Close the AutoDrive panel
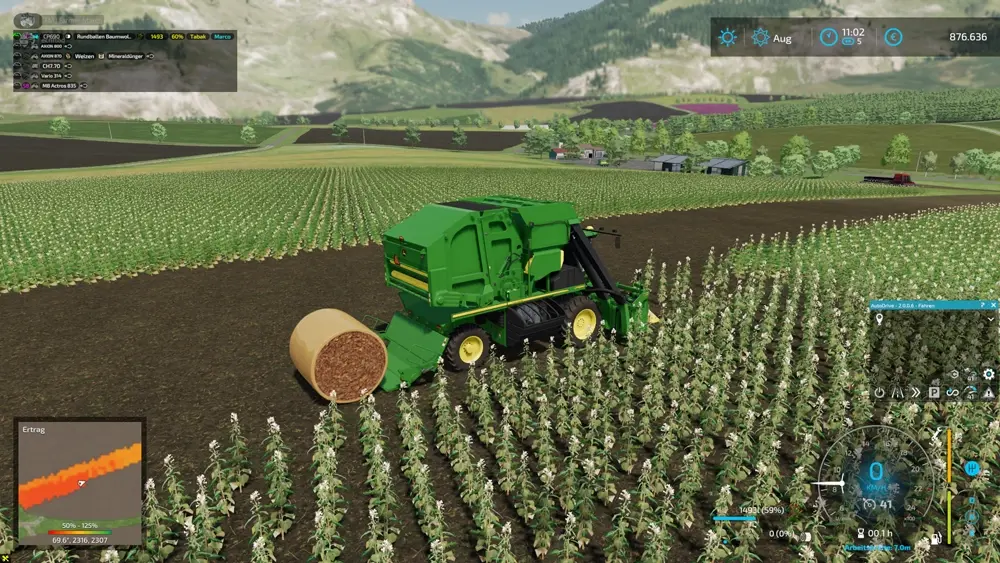This screenshot has height=563, width=1000. [x=994, y=304]
